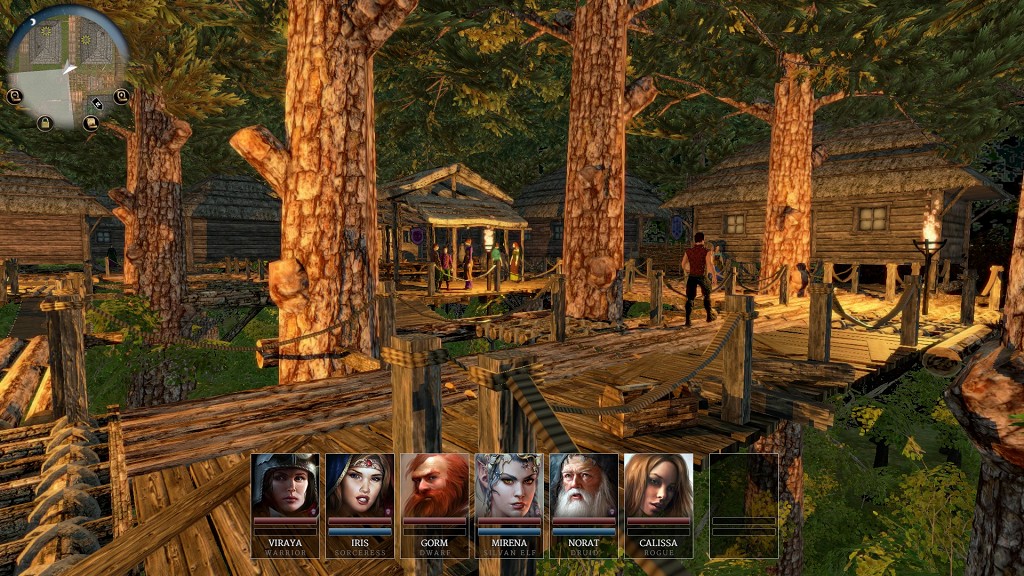The width and height of the screenshot is (1024, 576).
Task: Open the map scroll icon below minimap
Action: click(x=90, y=124)
